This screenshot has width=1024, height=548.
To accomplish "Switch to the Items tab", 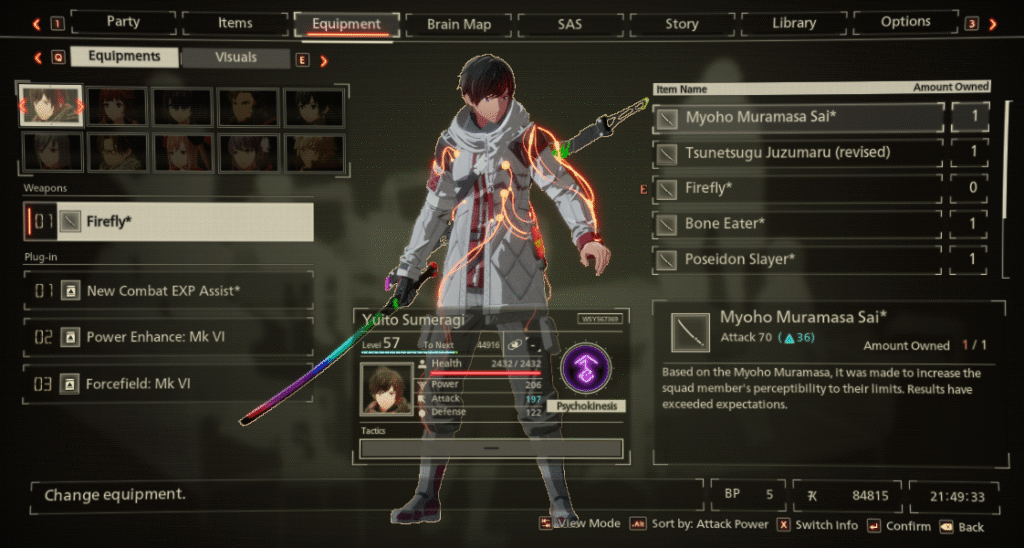I will point(235,22).
